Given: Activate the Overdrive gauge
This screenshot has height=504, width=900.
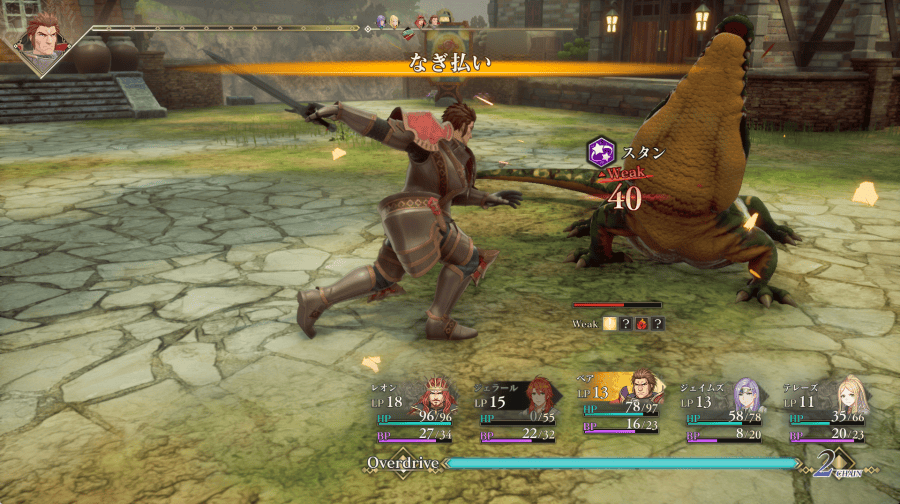Looking at the screenshot, I should 620,463.
